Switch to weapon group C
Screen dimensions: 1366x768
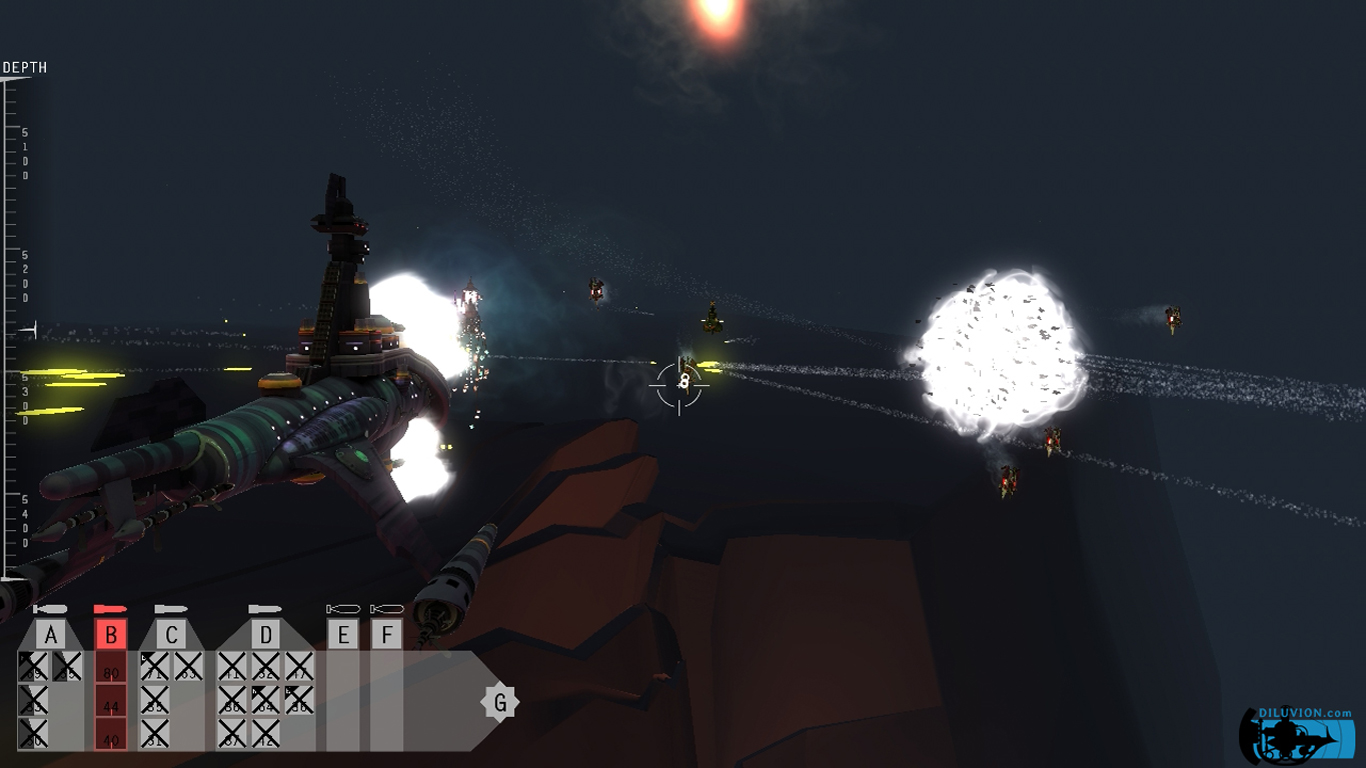click(171, 634)
